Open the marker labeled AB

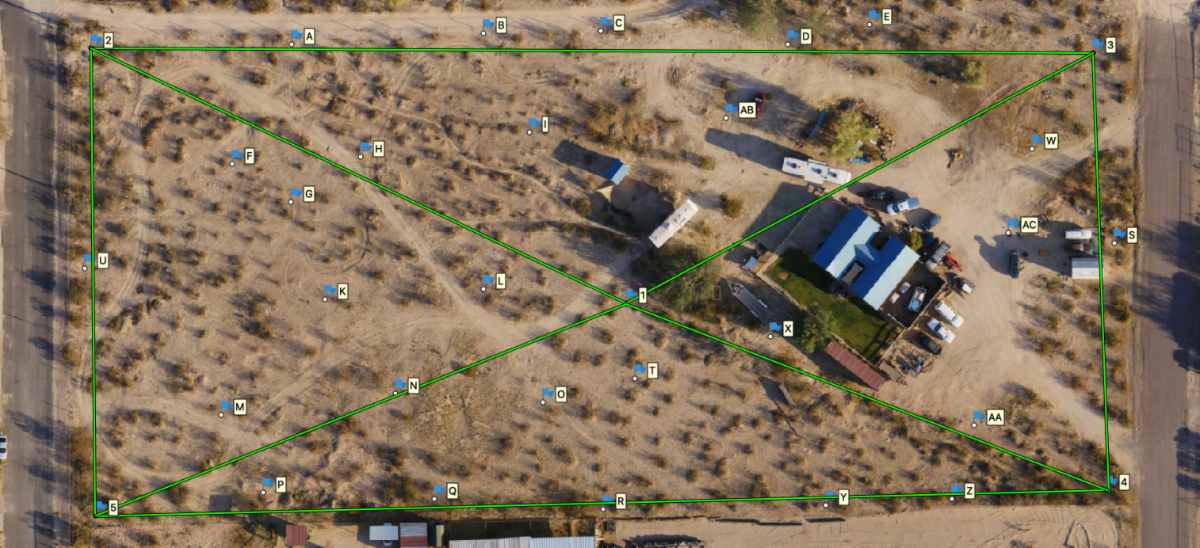click(731, 110)
